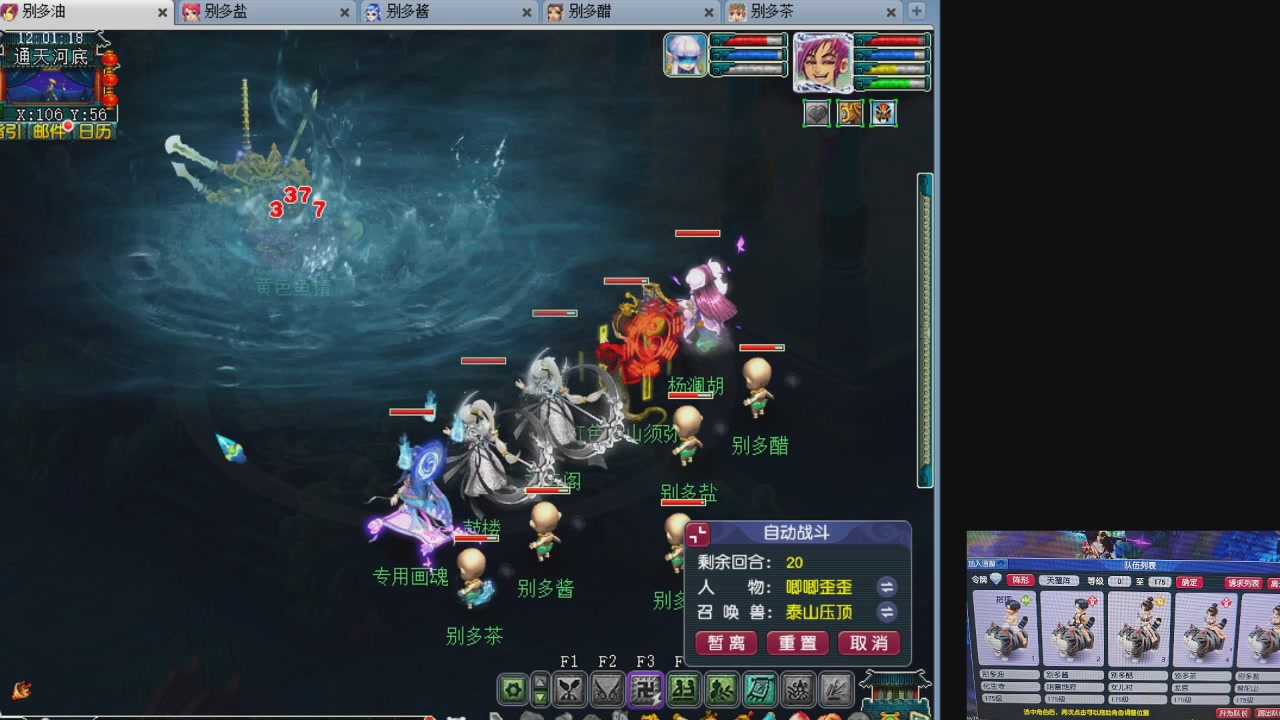Image resolution: width=1280 pixels, height=720 pixels.
Task: Click the swap arrows beside 泰山压顶 summon
Action: 886,613
